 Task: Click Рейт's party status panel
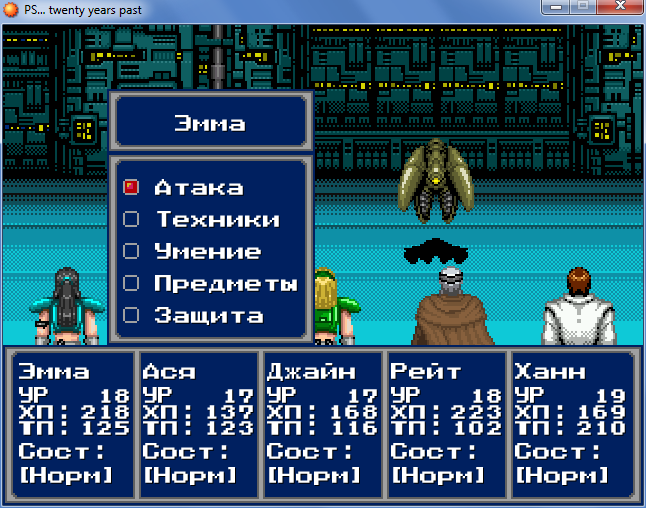(446, 423)
